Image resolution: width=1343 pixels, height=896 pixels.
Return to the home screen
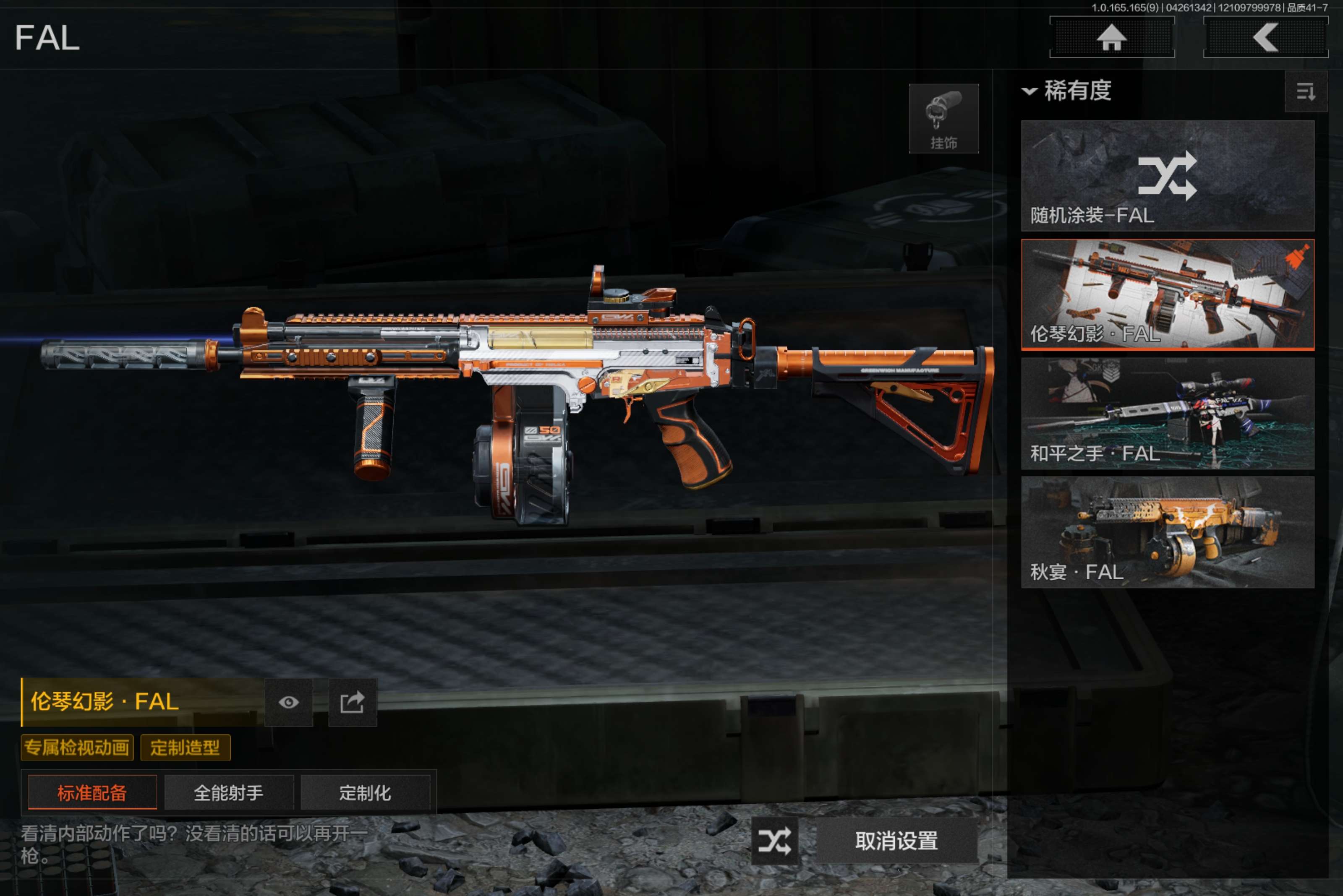[1111, 38]
